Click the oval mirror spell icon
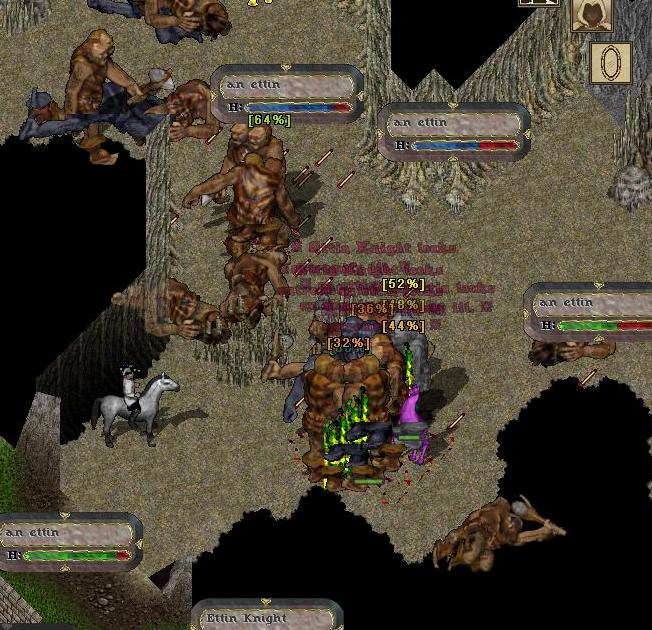652x630 pixels. click(609, 62)
